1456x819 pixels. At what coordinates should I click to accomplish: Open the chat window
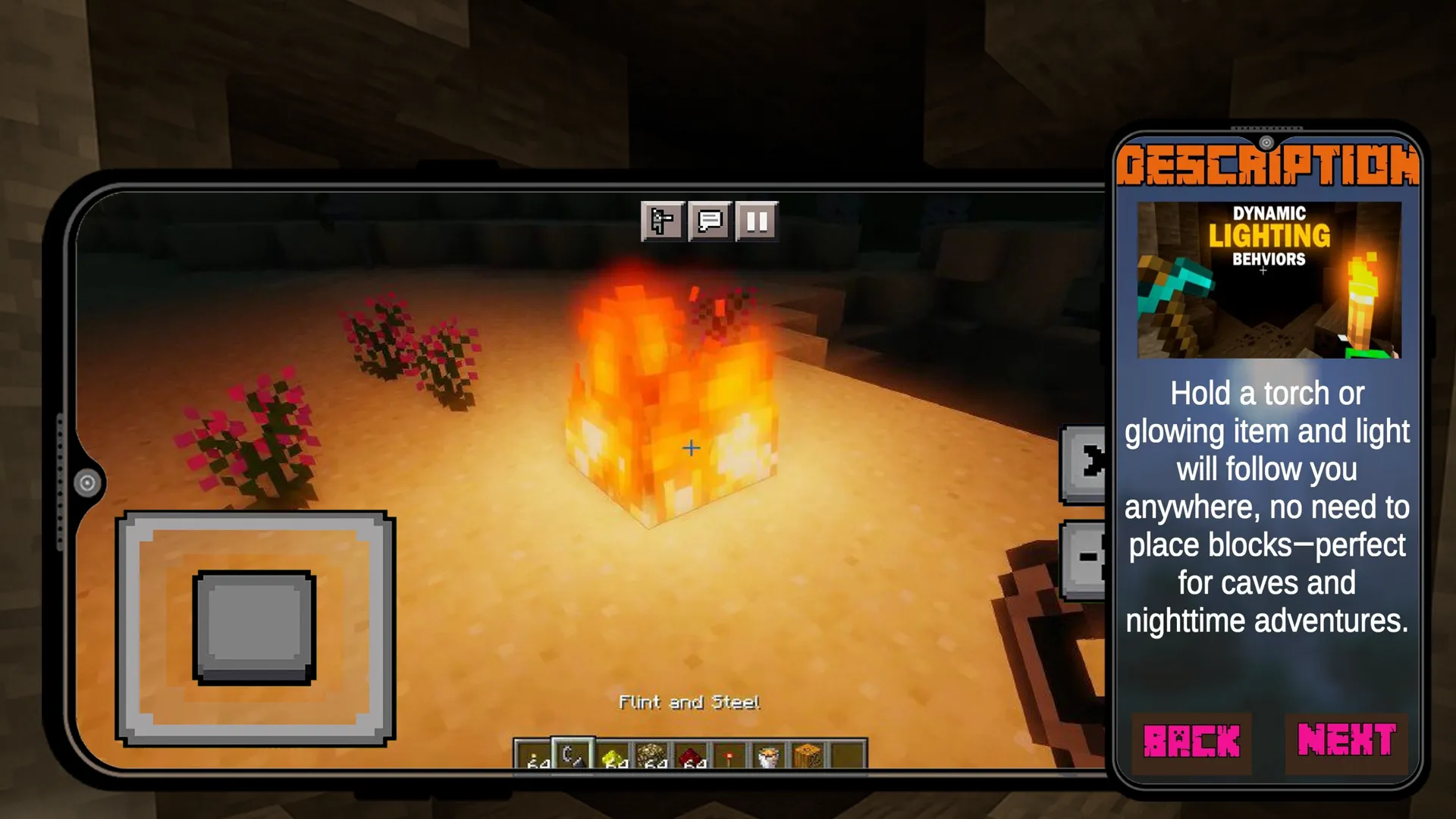click(x=709, y=222)
